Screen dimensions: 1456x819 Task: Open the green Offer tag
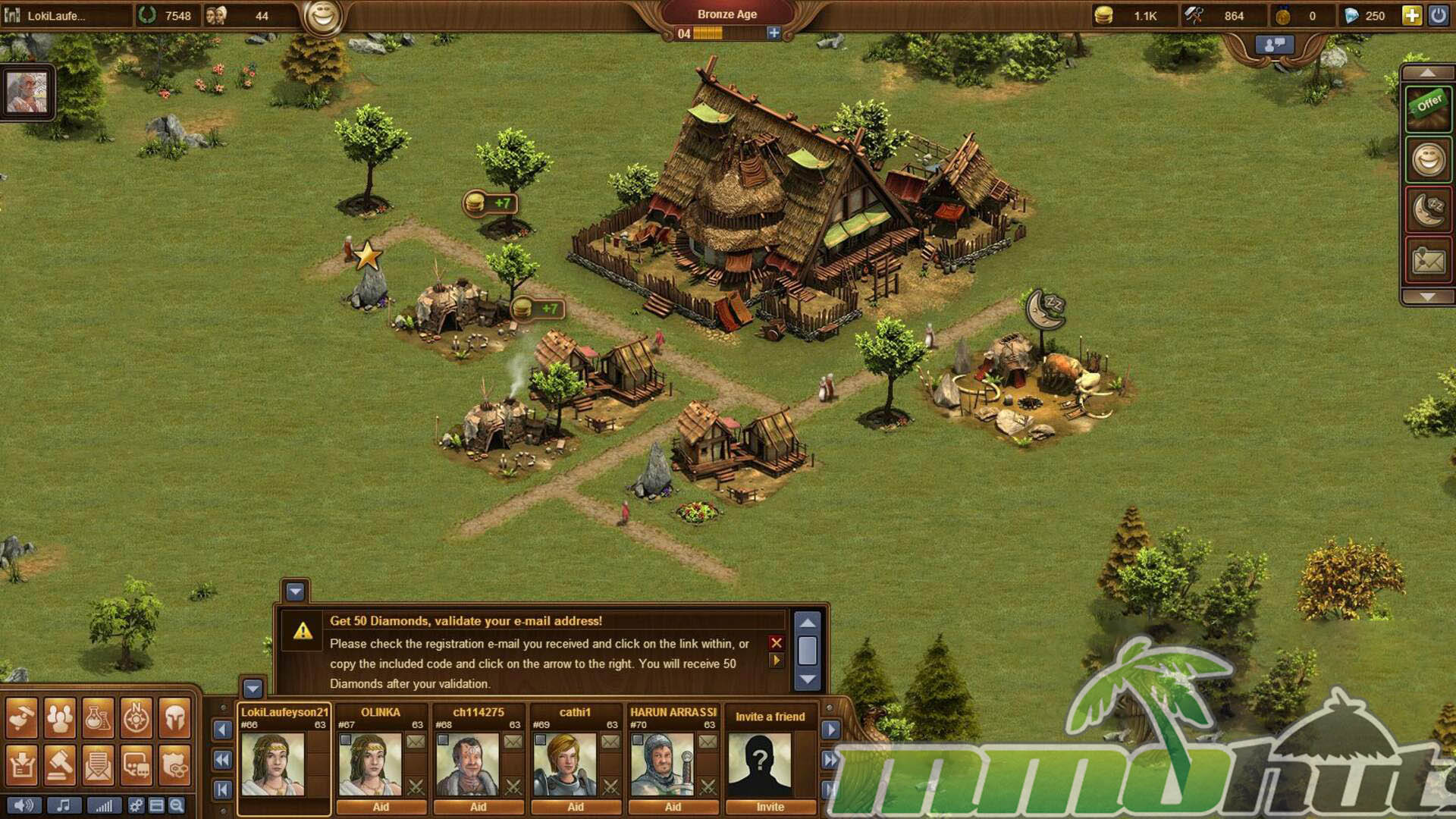(1429, 107)
